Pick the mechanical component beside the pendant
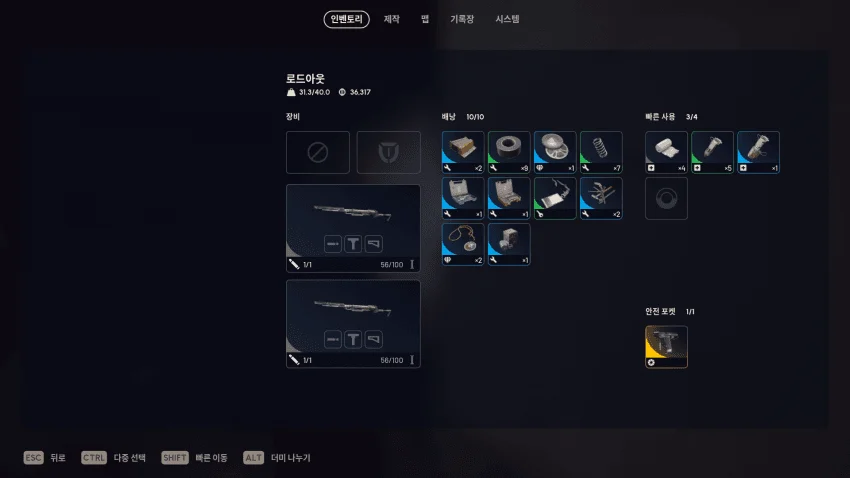This screenshot has height=478, width=850. click(x=509, y=244)
